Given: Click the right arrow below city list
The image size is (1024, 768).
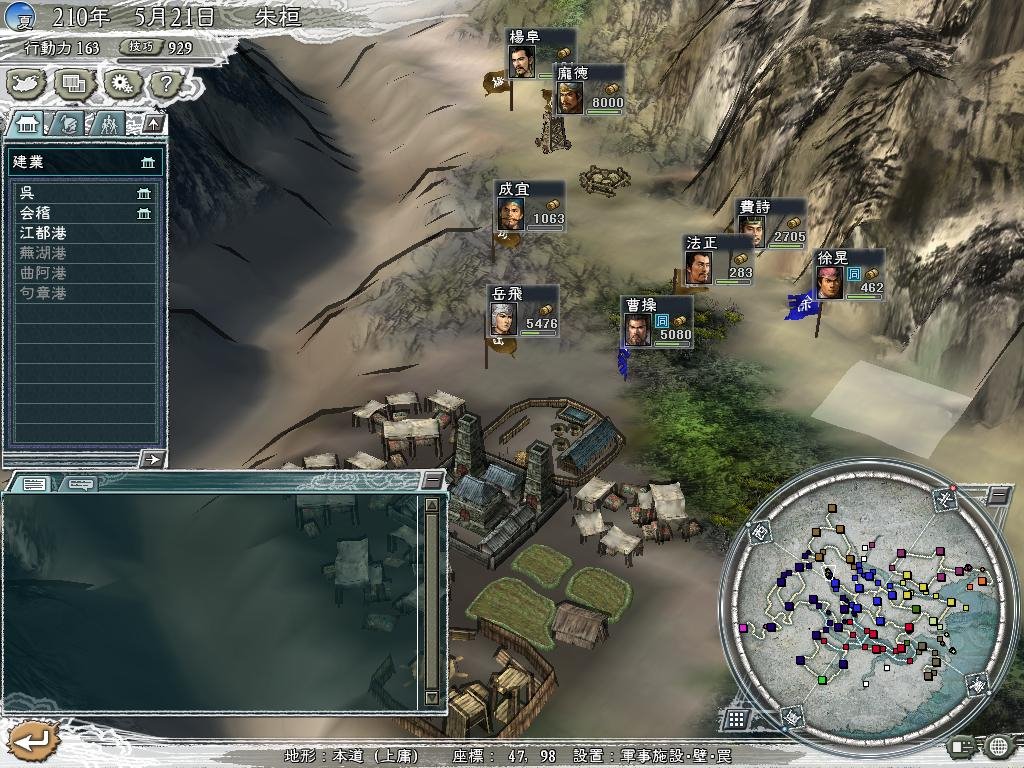Looking at the screenshot, I should coord(152,458).
